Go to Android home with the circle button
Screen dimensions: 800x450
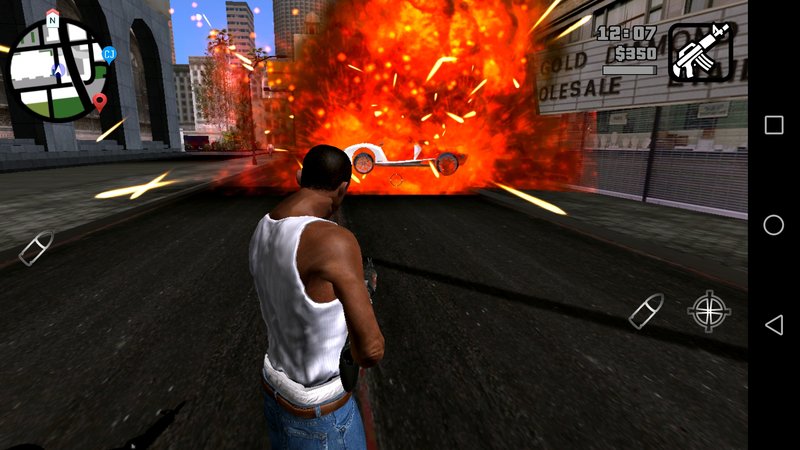pyautogui.click(x=774, y=225)
